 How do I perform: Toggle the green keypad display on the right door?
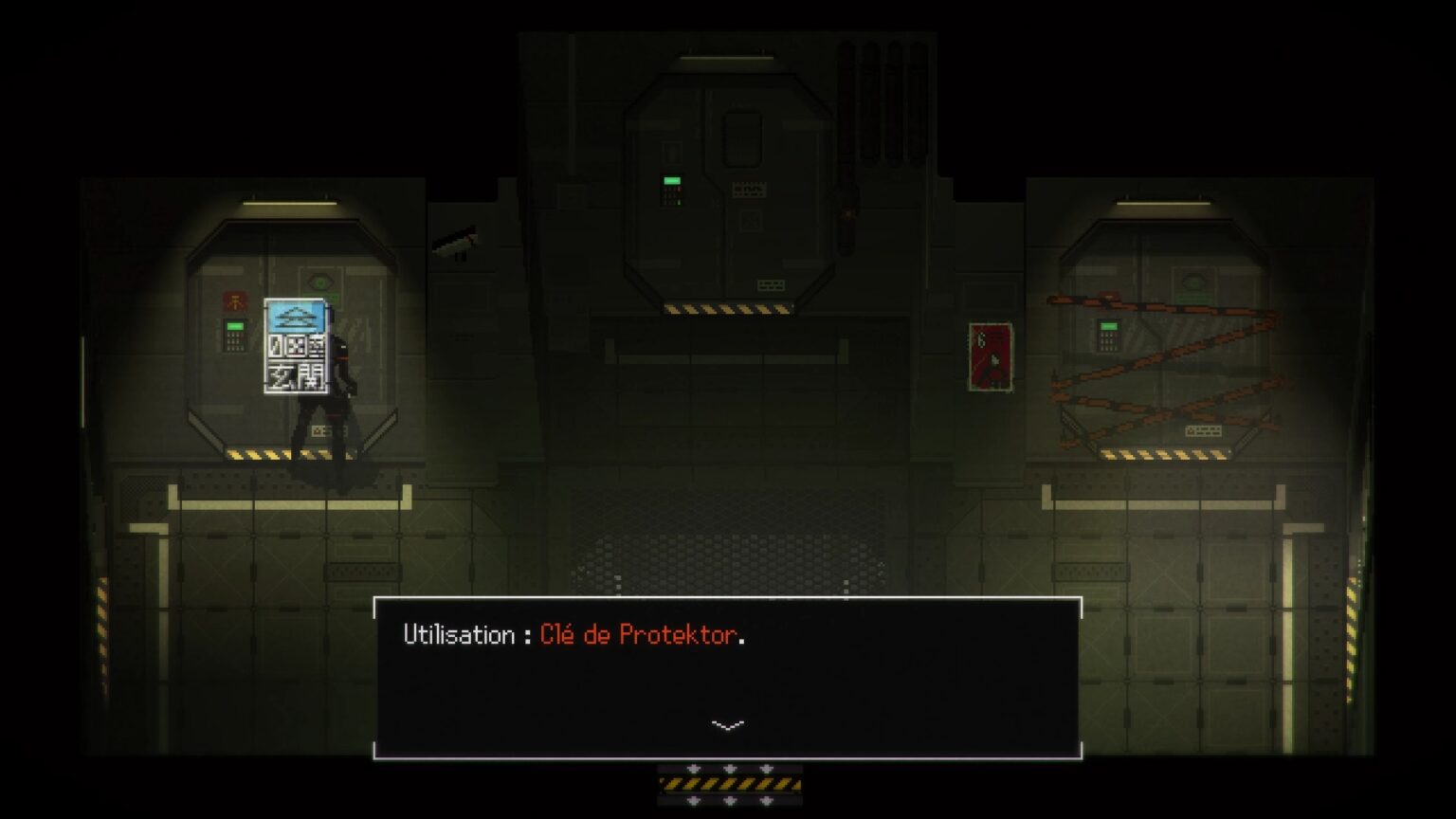click(1108, 325)
